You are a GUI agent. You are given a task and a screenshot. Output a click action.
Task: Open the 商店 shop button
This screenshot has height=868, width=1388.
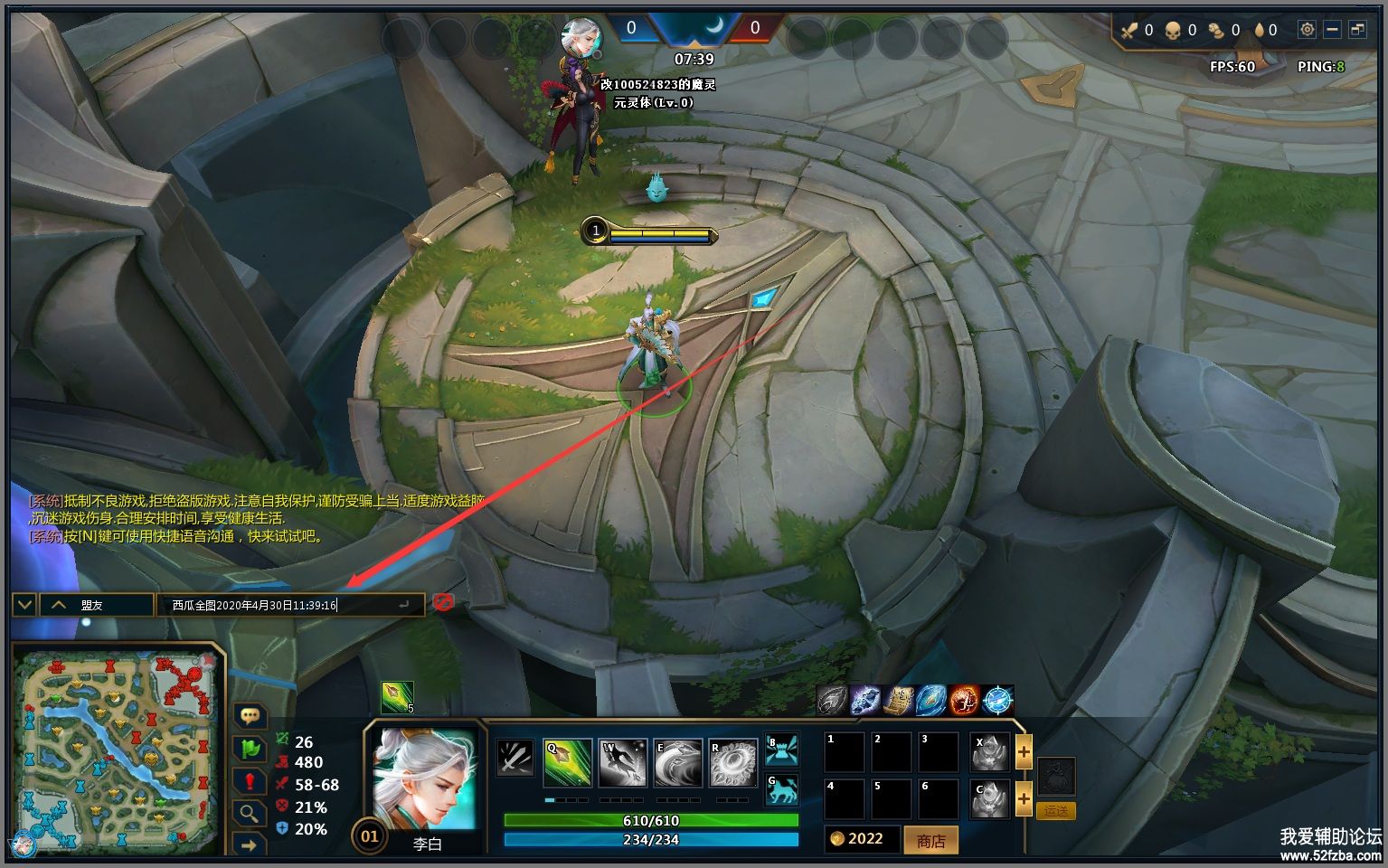[930, 841]
